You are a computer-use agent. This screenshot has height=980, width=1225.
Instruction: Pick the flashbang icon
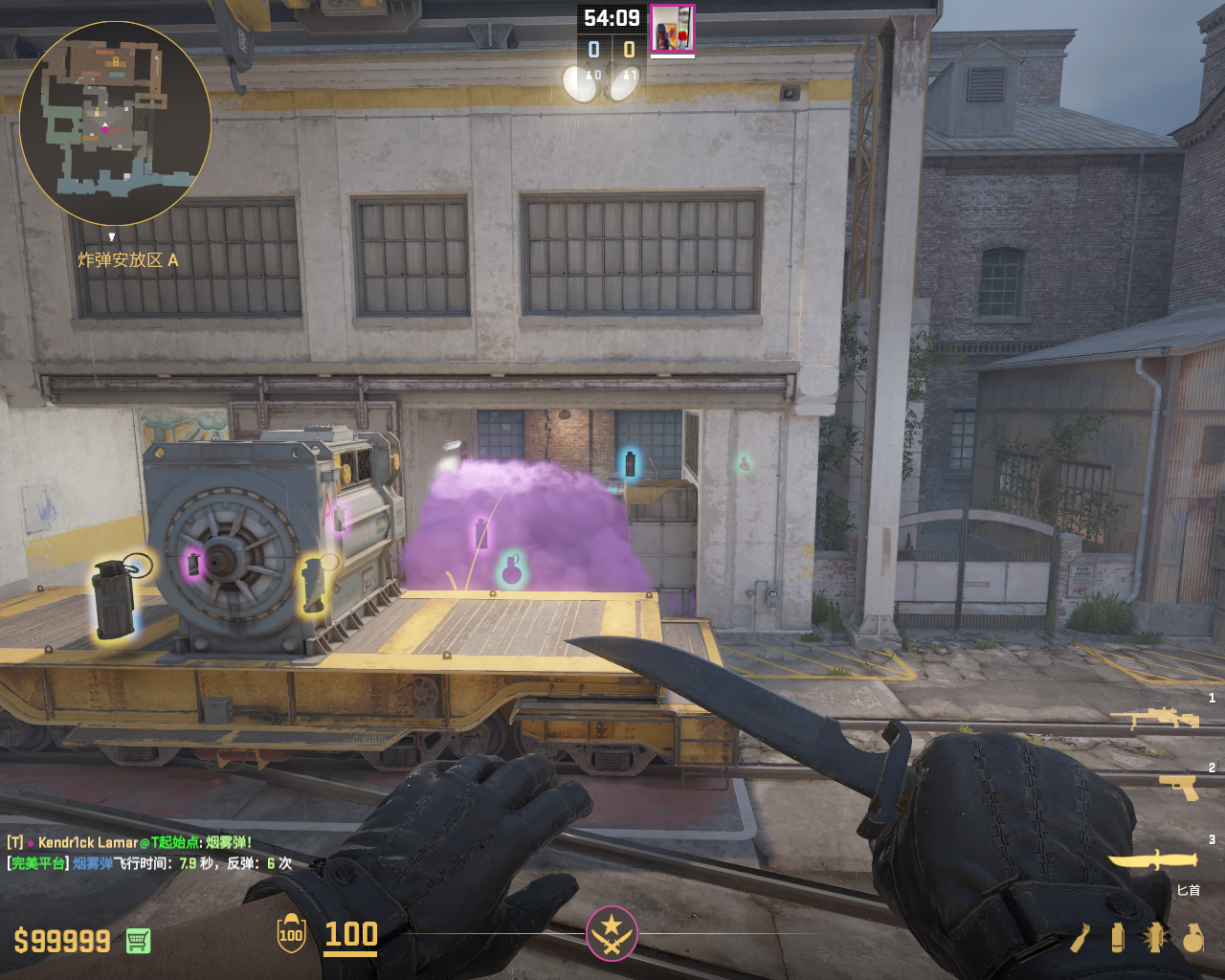[x=1155, y=938]
